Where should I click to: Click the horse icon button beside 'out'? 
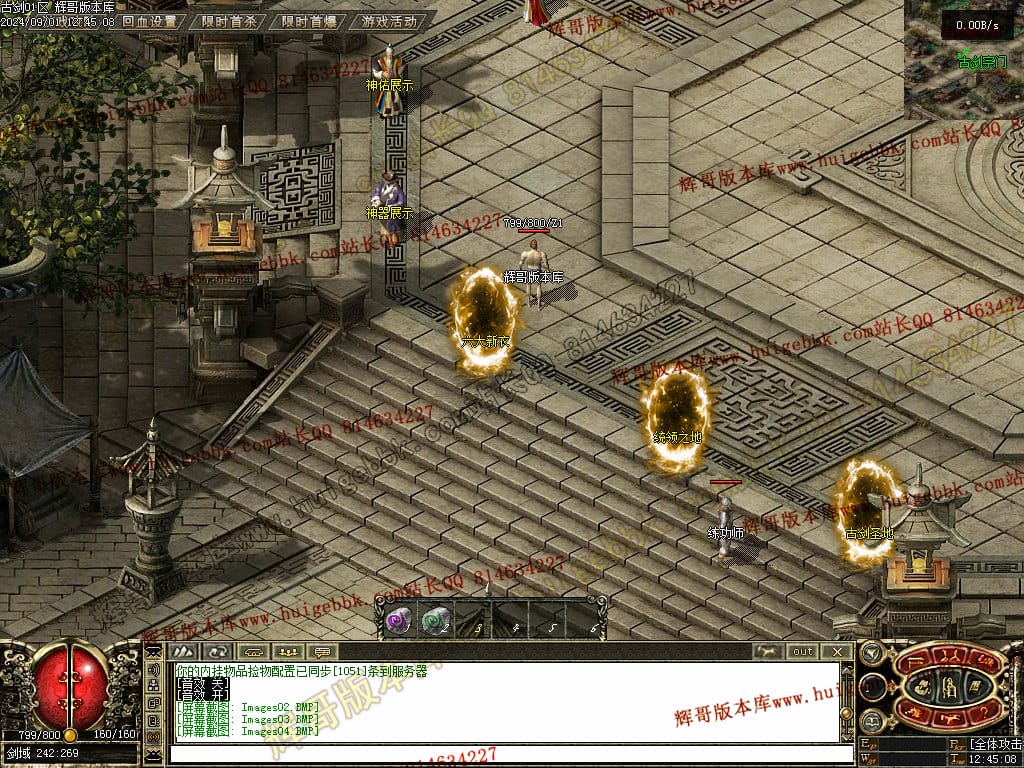click(768, 652)
